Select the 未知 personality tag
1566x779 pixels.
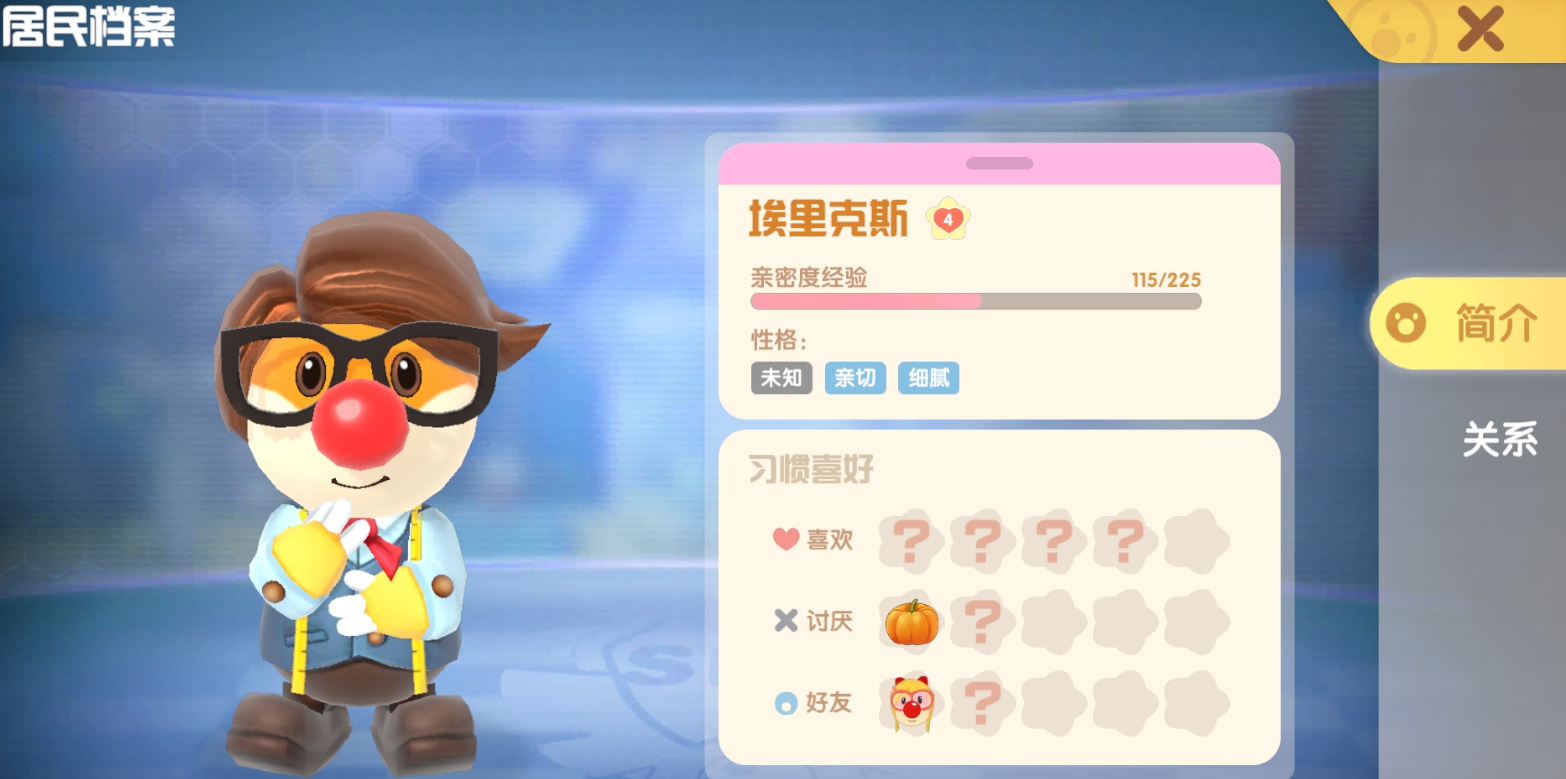pos(781,378)
